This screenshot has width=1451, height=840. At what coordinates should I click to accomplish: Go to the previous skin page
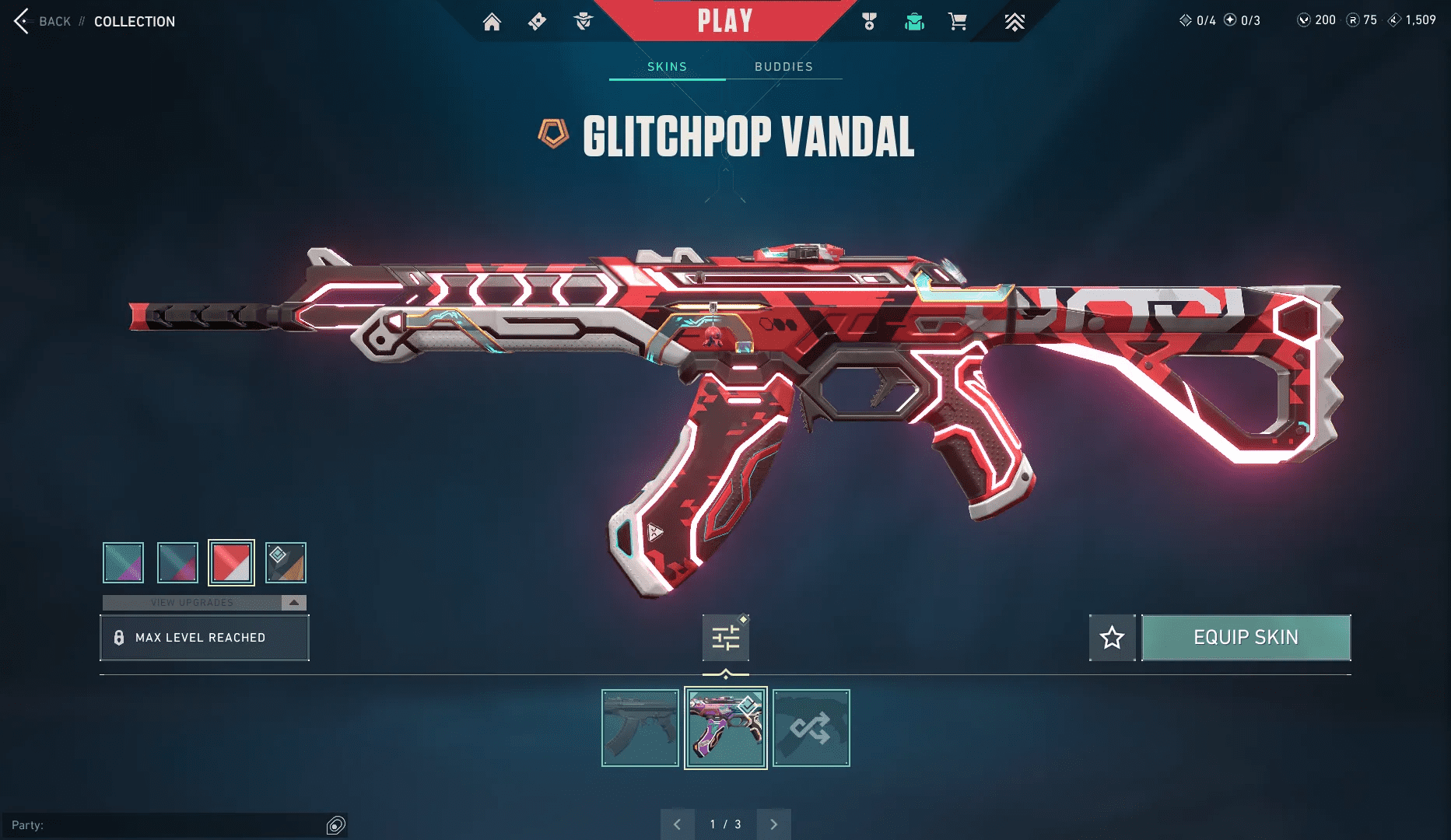tap(678, 823)
